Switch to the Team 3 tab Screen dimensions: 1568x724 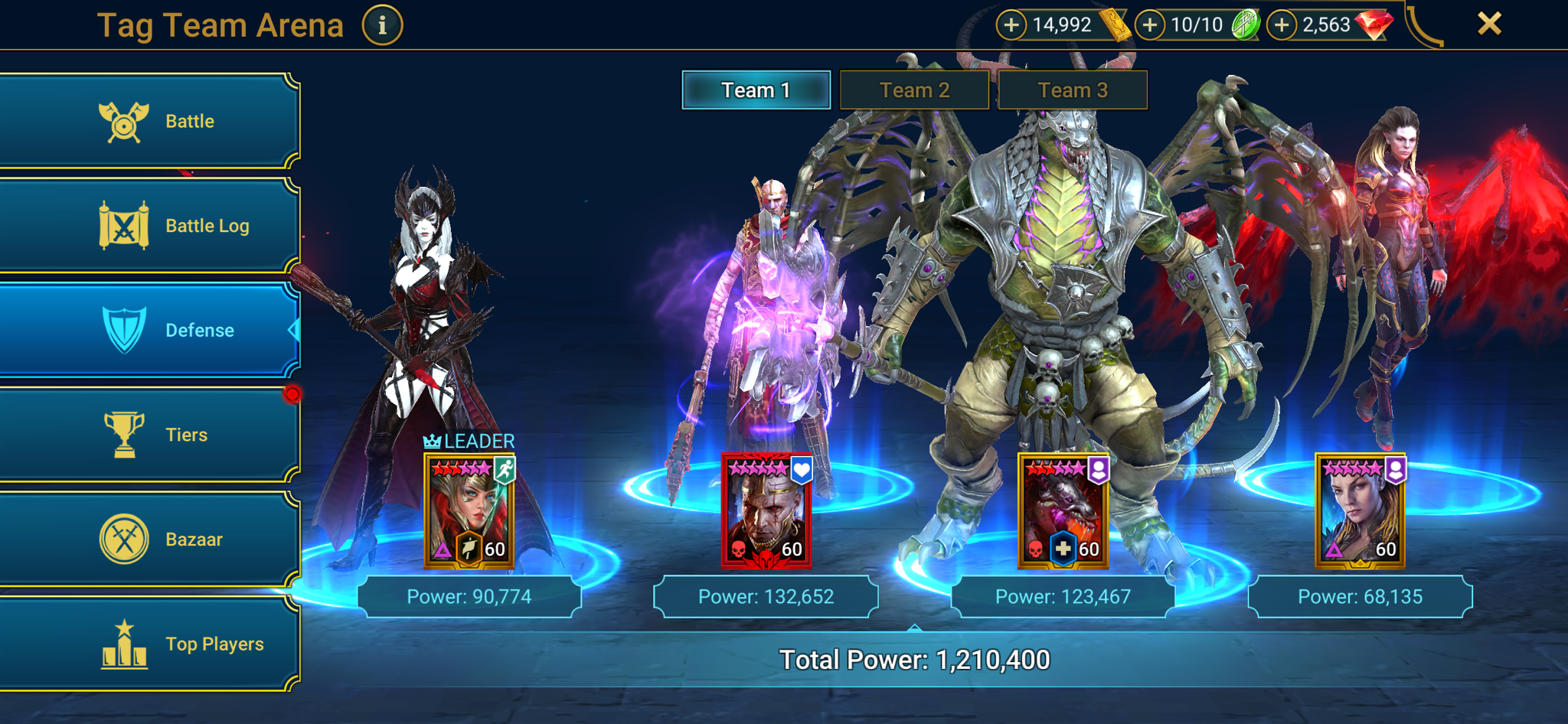point(1073,90)
